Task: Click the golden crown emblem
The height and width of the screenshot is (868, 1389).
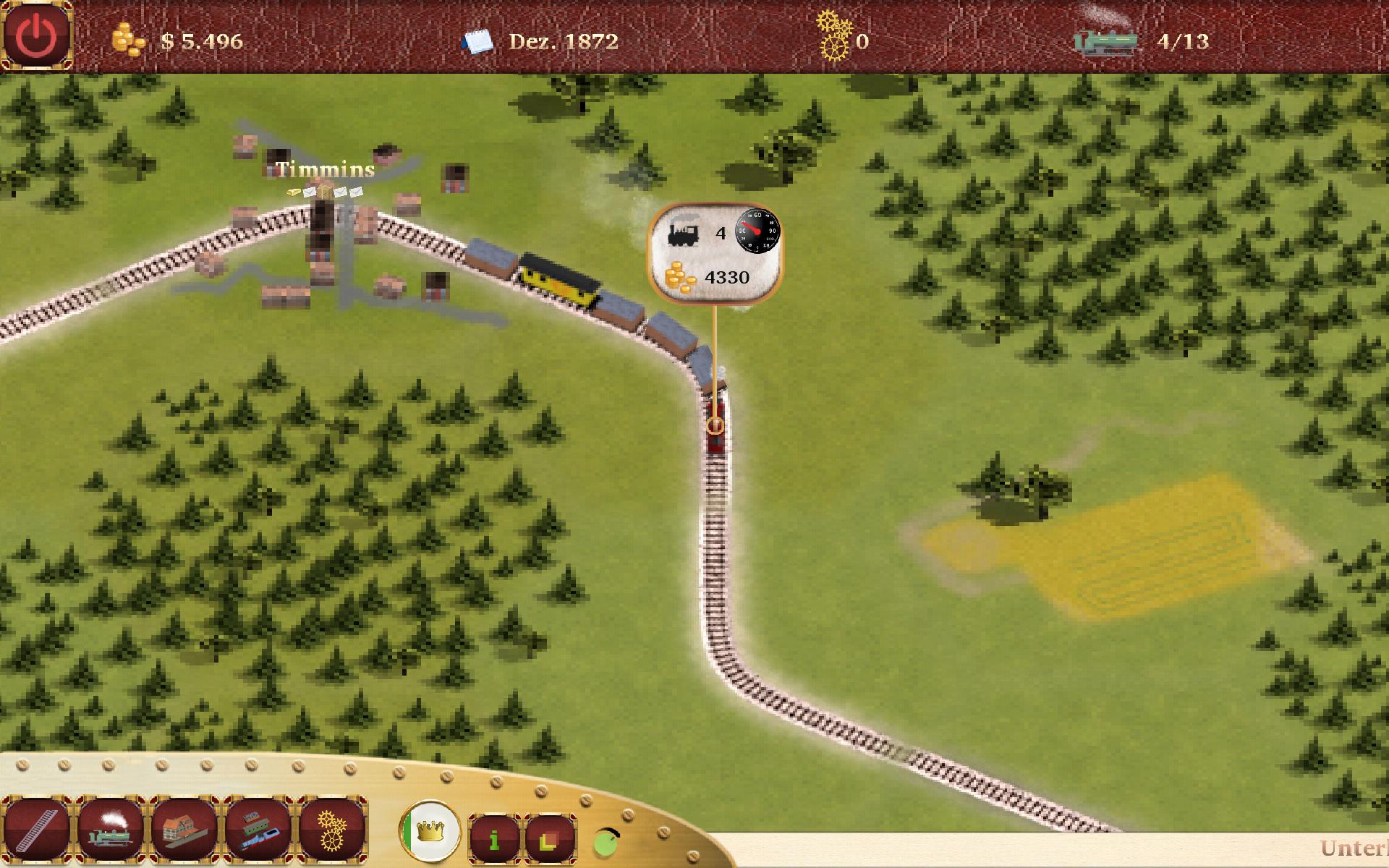Action: [430, 830]
